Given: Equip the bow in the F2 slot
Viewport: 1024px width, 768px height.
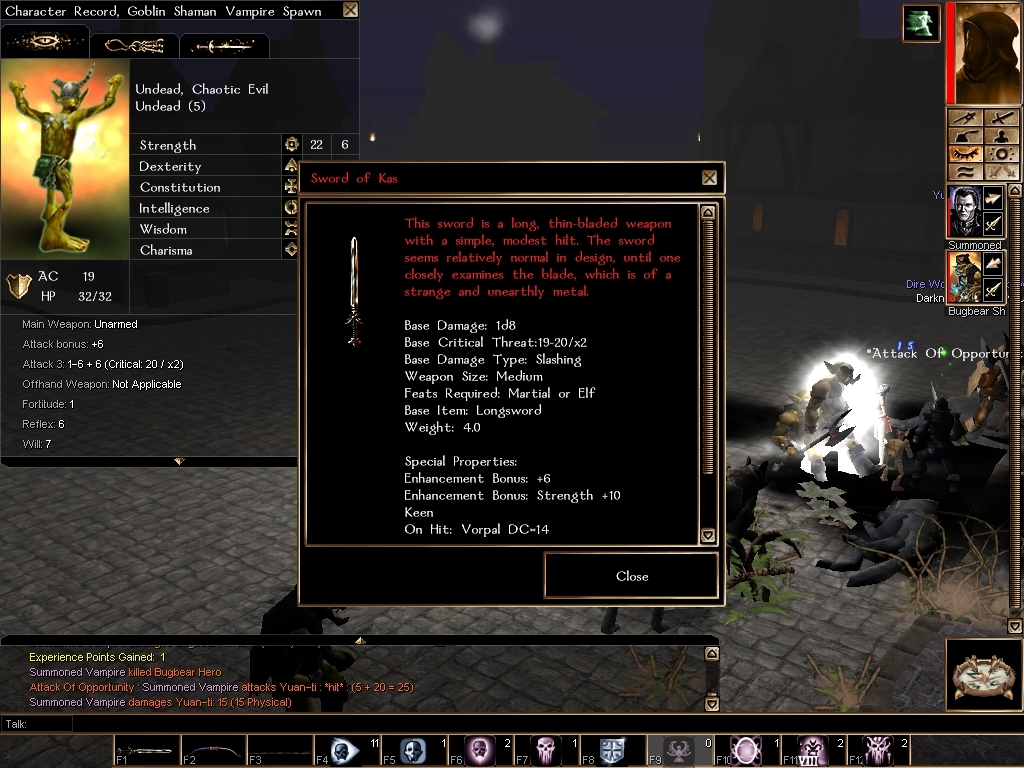Looking at the screenshot, I should [213, 749].
